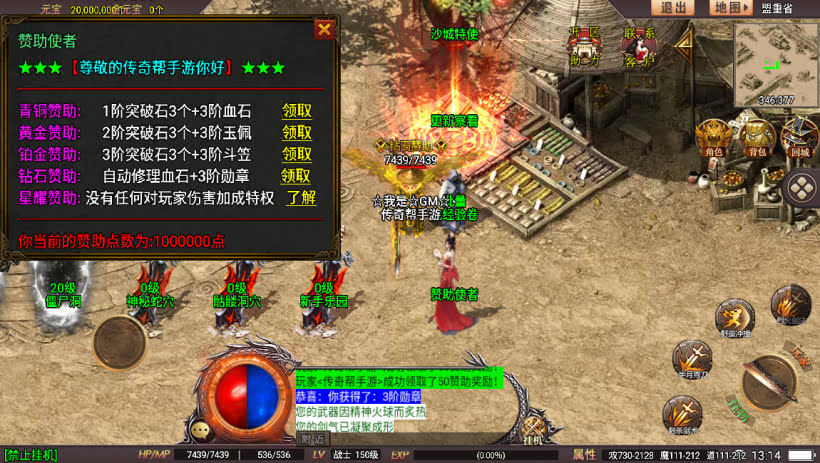This screenshot has width=820, height=463.
Task: Toggle the 禁止挂机 auto-play label
Action: point(30,455)
